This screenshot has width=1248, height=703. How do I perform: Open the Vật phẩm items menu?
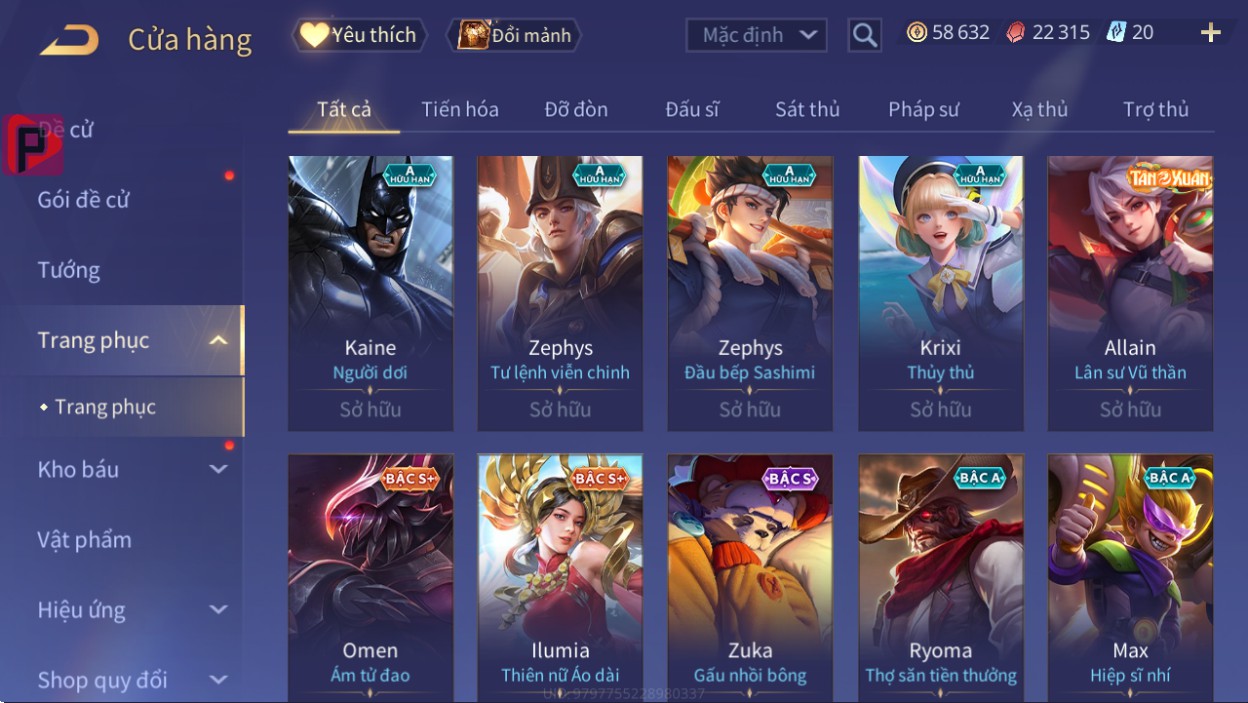tap(85, 540)
